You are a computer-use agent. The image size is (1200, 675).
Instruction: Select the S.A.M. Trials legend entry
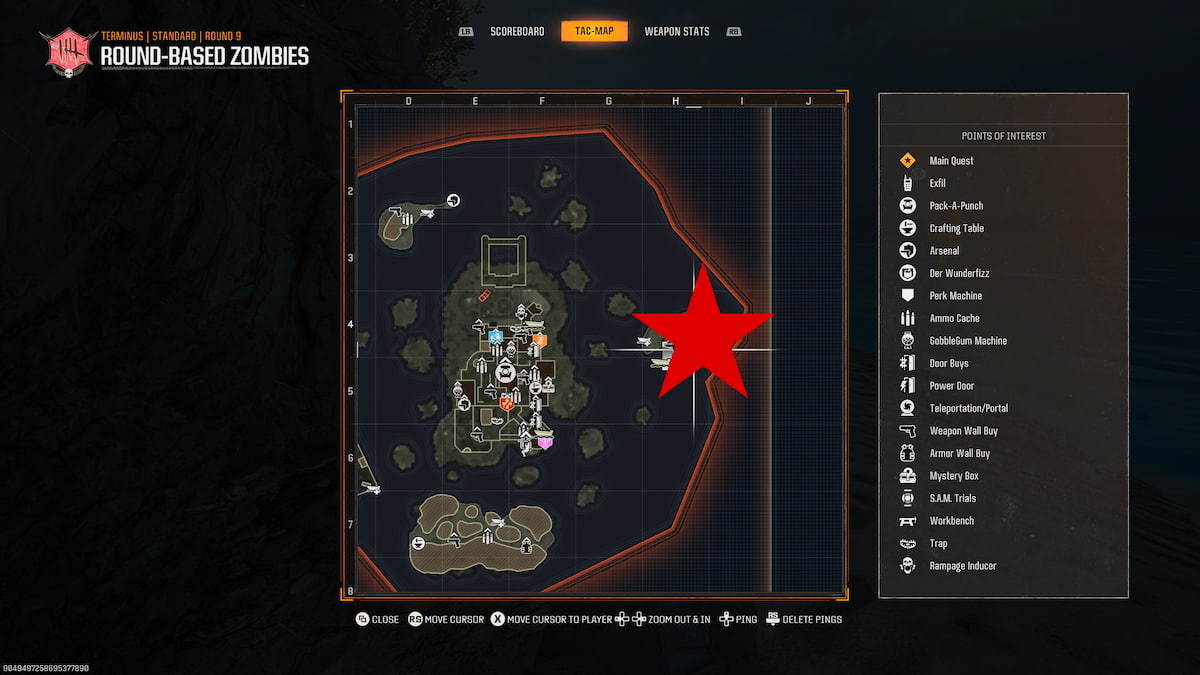[x=952, y=498]
